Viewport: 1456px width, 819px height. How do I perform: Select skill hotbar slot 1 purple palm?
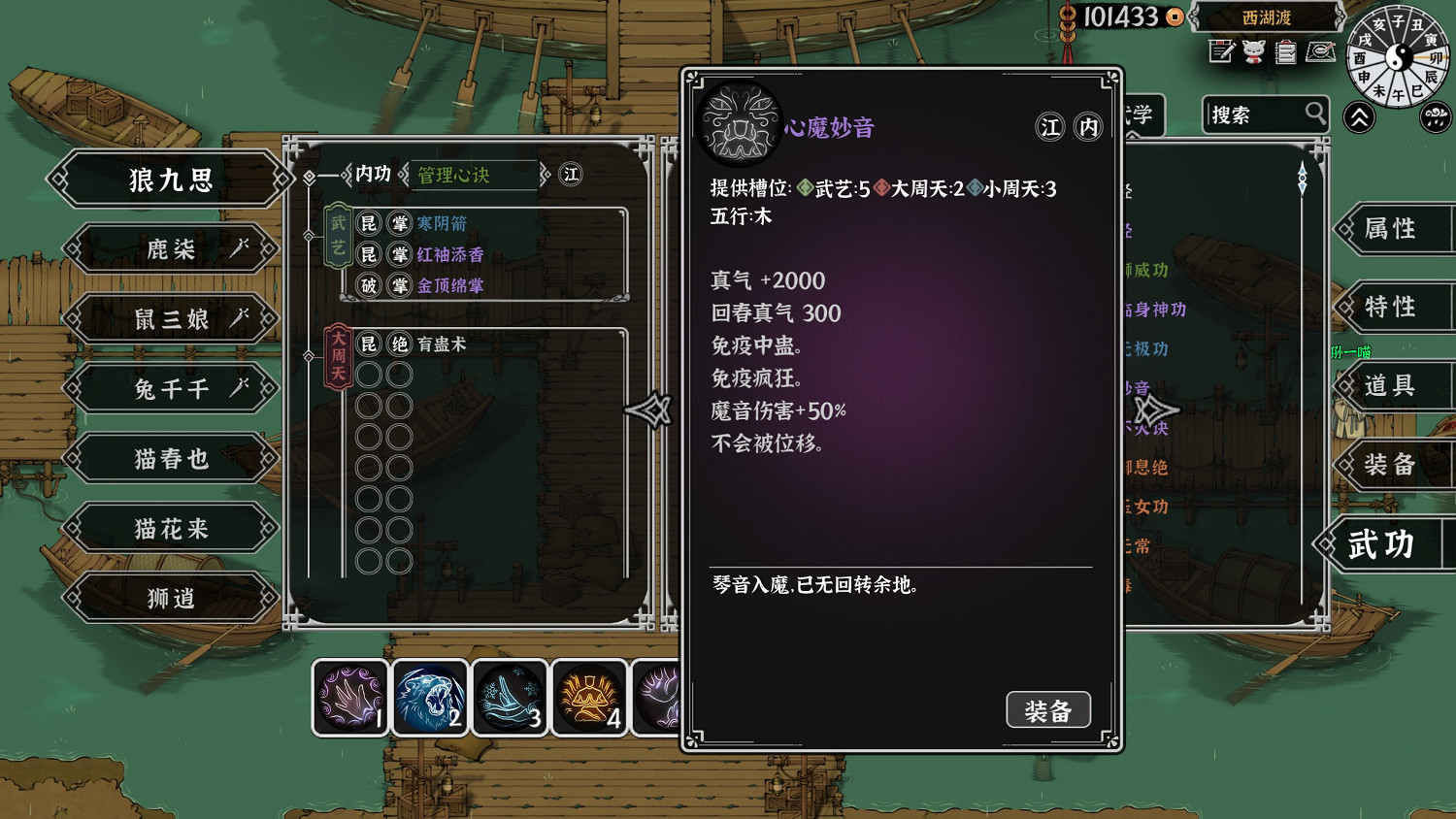click(x=350, y=697)
